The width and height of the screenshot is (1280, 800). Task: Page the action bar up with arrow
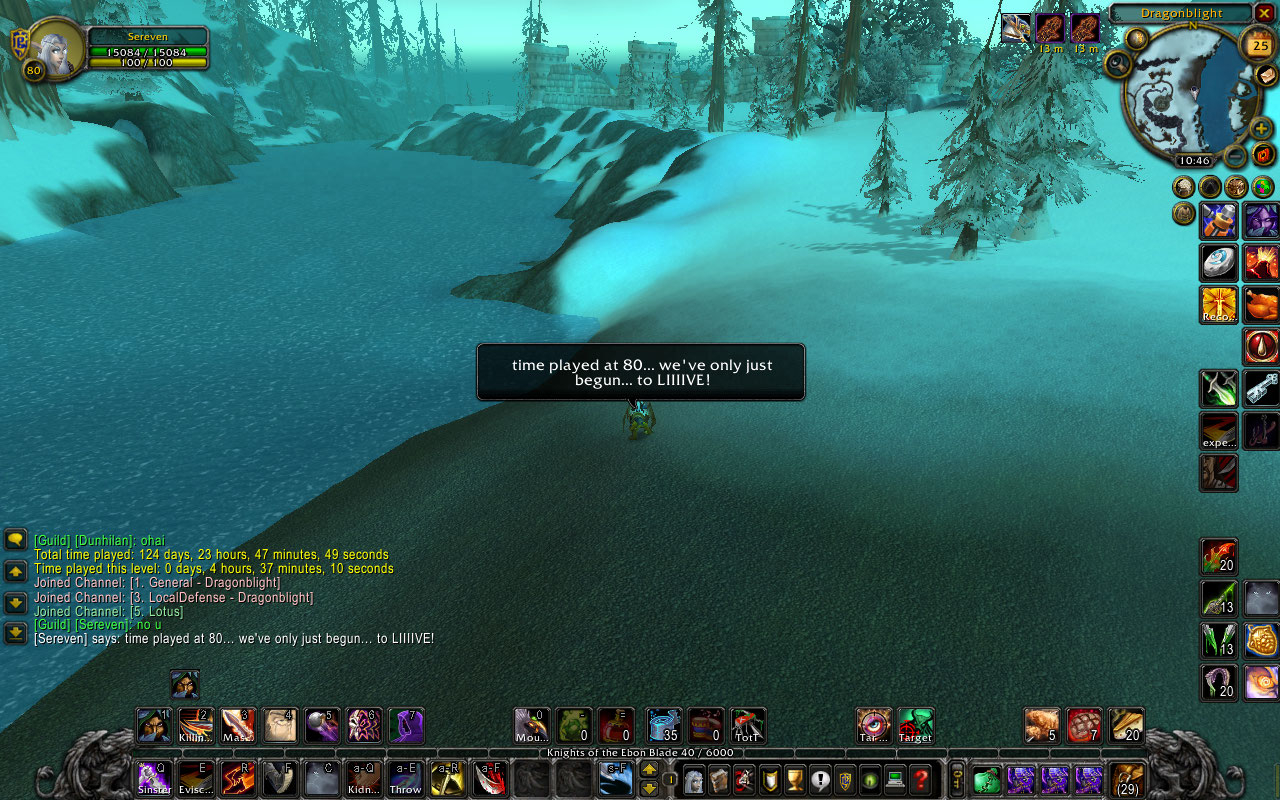[x=649, y=769]
